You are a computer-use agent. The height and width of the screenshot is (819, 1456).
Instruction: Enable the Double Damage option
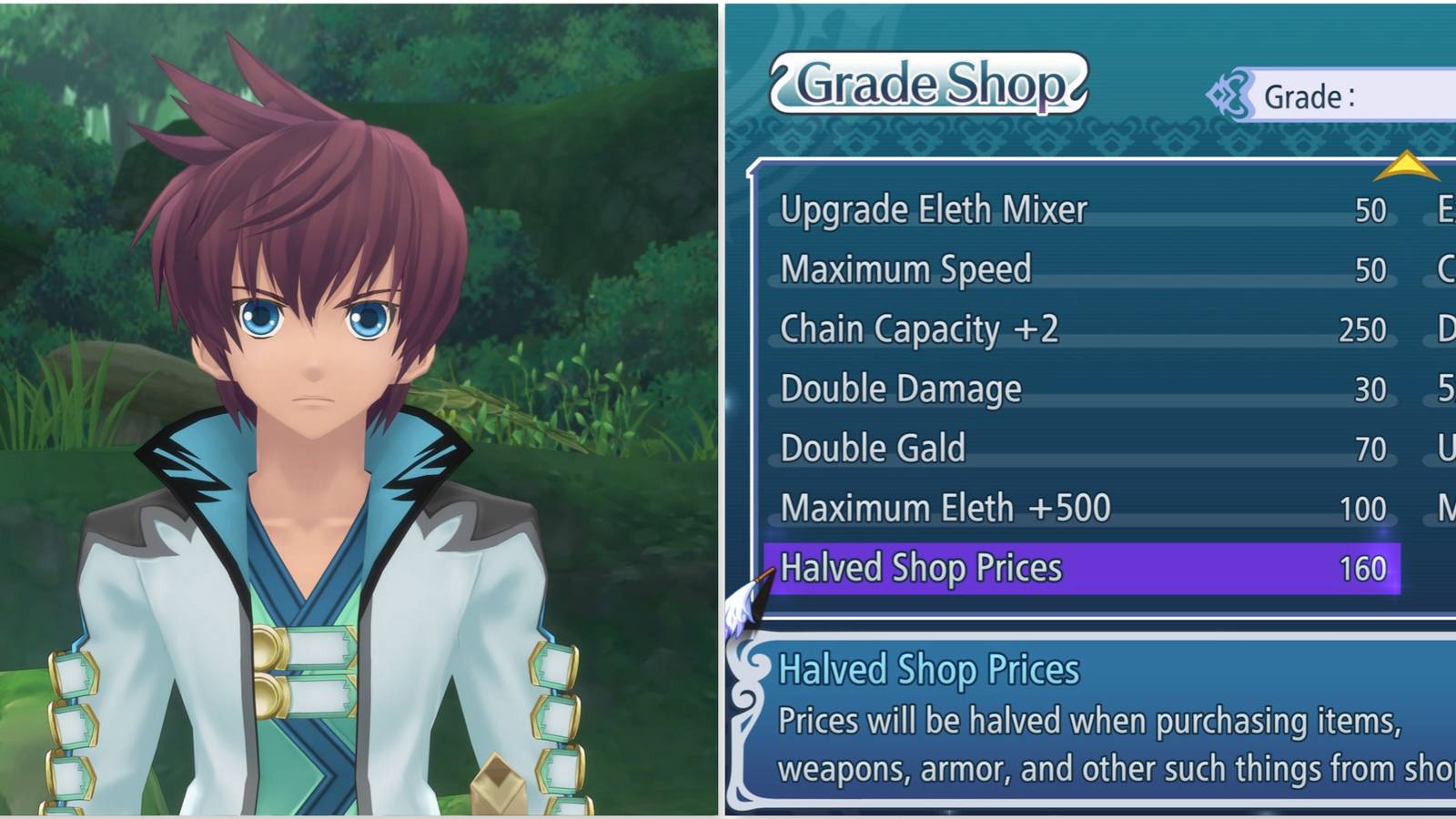(x=899, y=389)
